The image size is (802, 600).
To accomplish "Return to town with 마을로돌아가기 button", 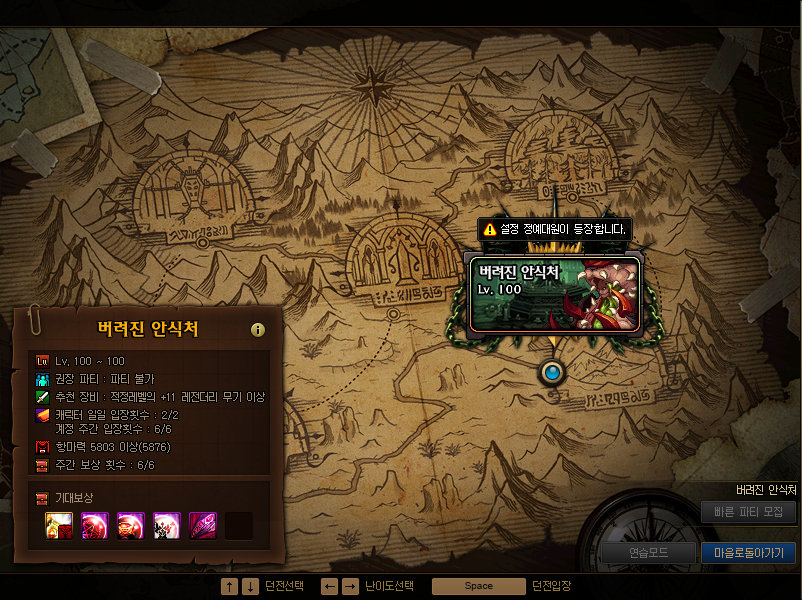I will (x=748, y=552).
